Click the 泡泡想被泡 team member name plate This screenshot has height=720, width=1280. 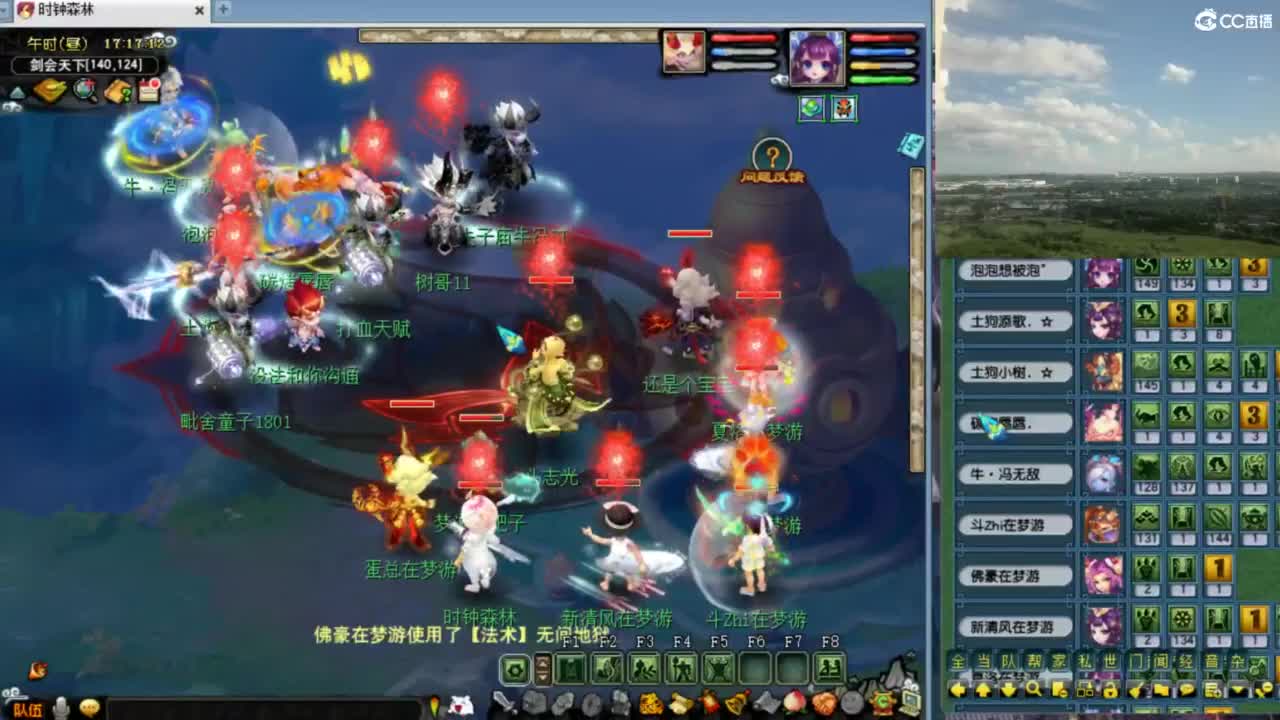[1015, 270]
